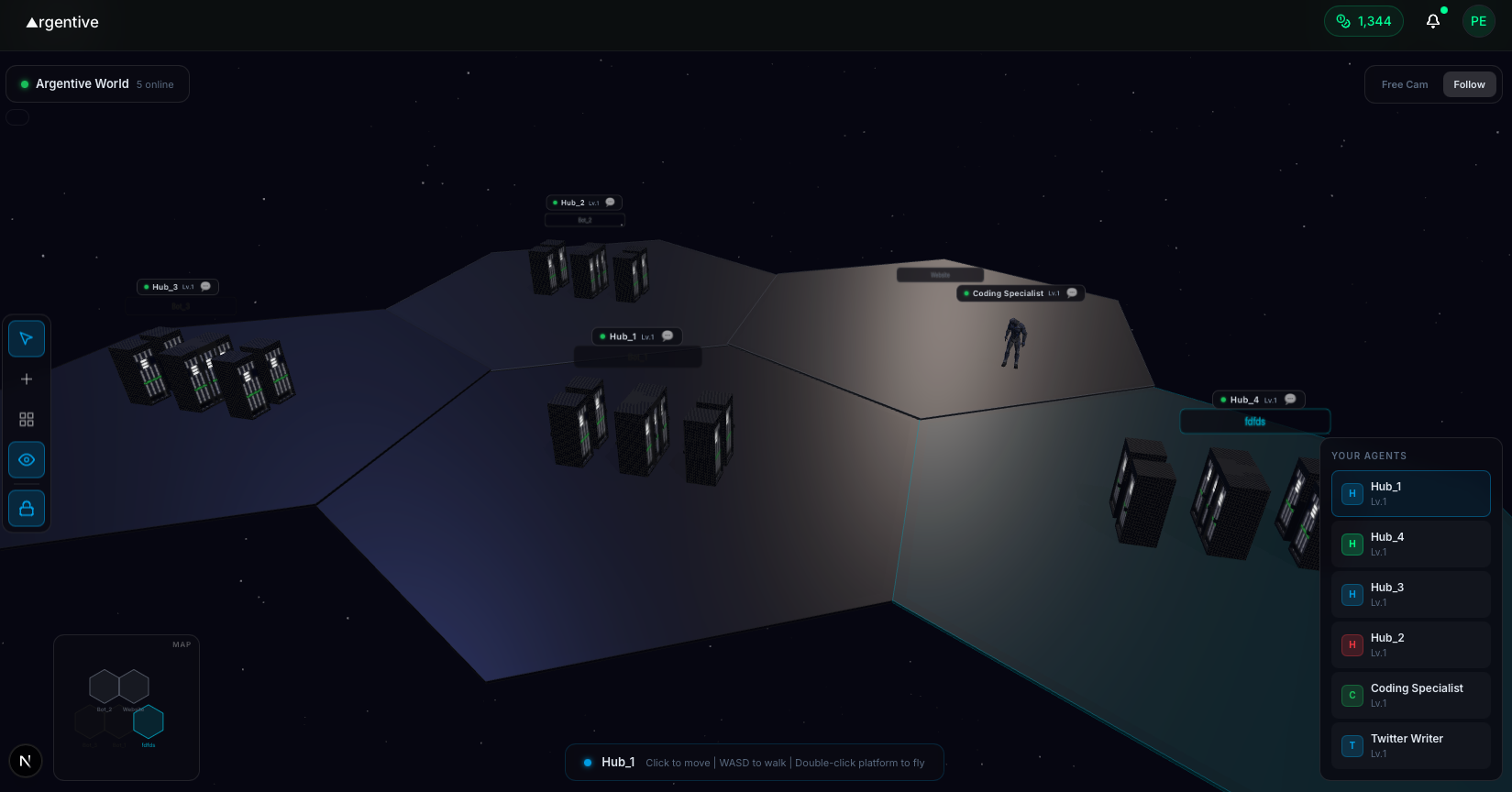
Task: Click the chat bubble next to Coding Specialist
Action: [1072, 292]
